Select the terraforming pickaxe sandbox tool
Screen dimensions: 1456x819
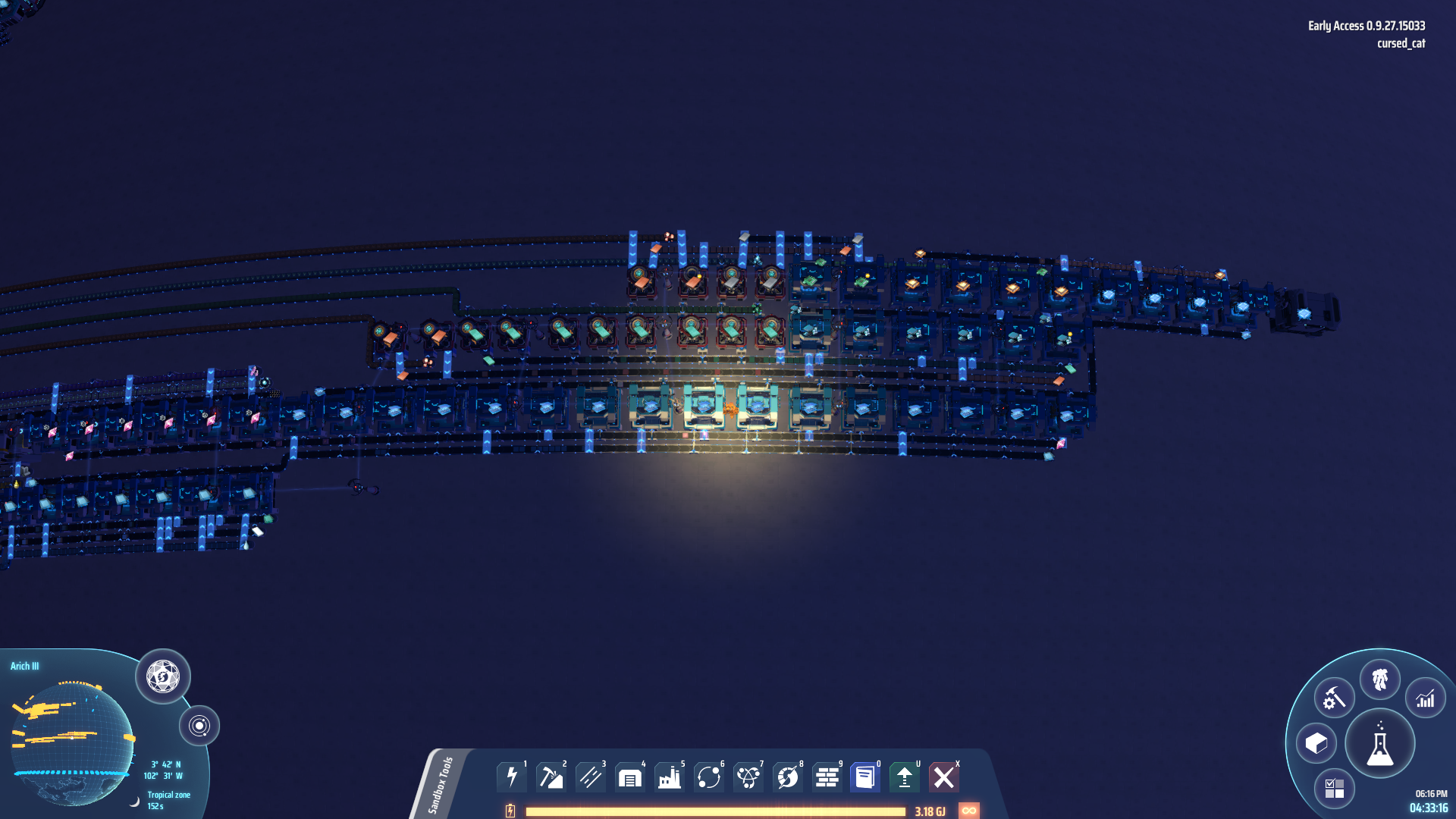tap(551, 777)
